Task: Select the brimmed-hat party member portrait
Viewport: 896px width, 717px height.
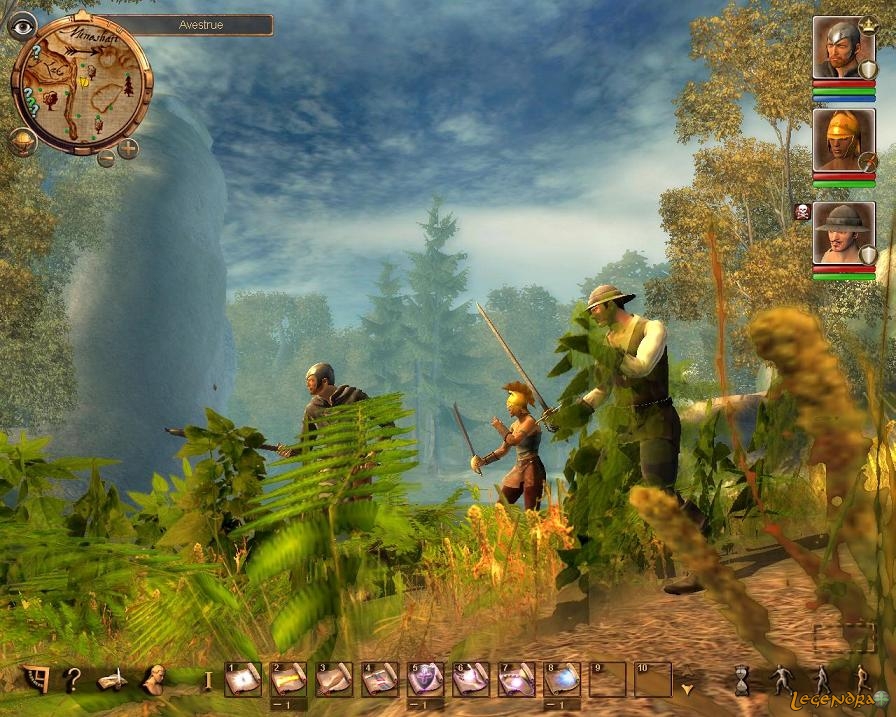Action: click(x=842, y=232)
